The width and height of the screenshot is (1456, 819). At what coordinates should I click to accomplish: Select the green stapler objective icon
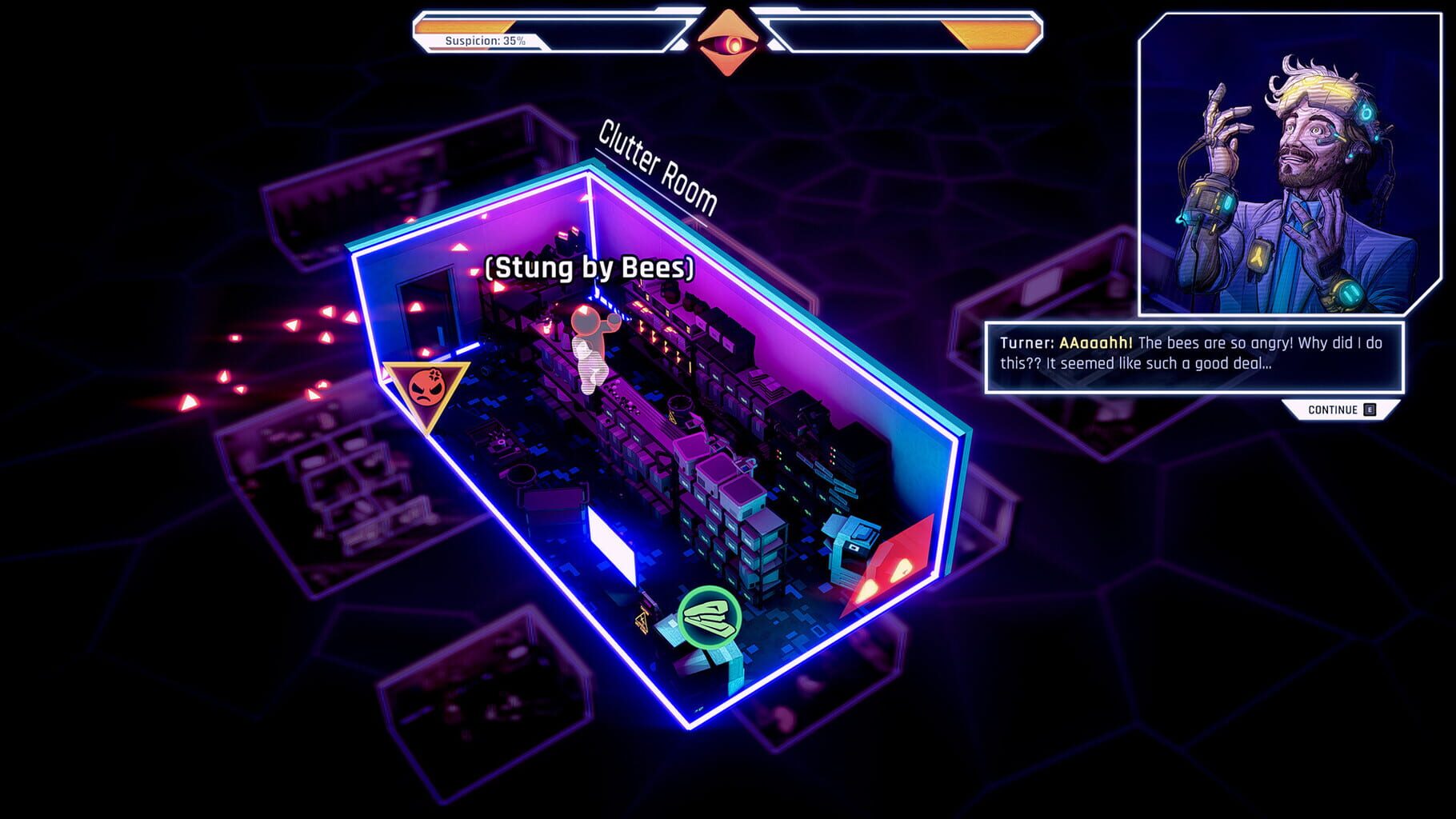710,616
